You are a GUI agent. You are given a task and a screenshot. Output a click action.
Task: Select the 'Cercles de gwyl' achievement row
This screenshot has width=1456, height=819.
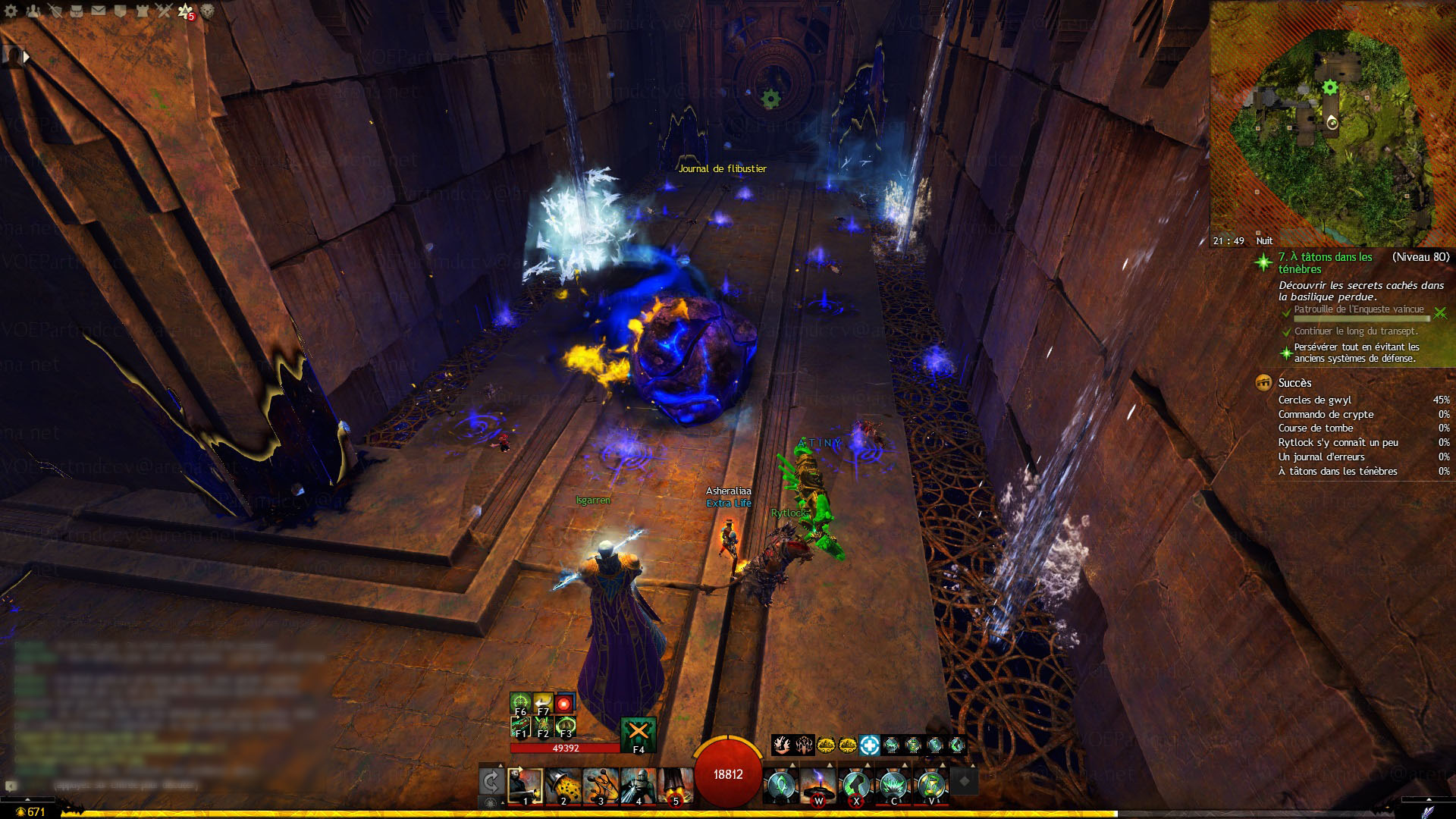1315,400
